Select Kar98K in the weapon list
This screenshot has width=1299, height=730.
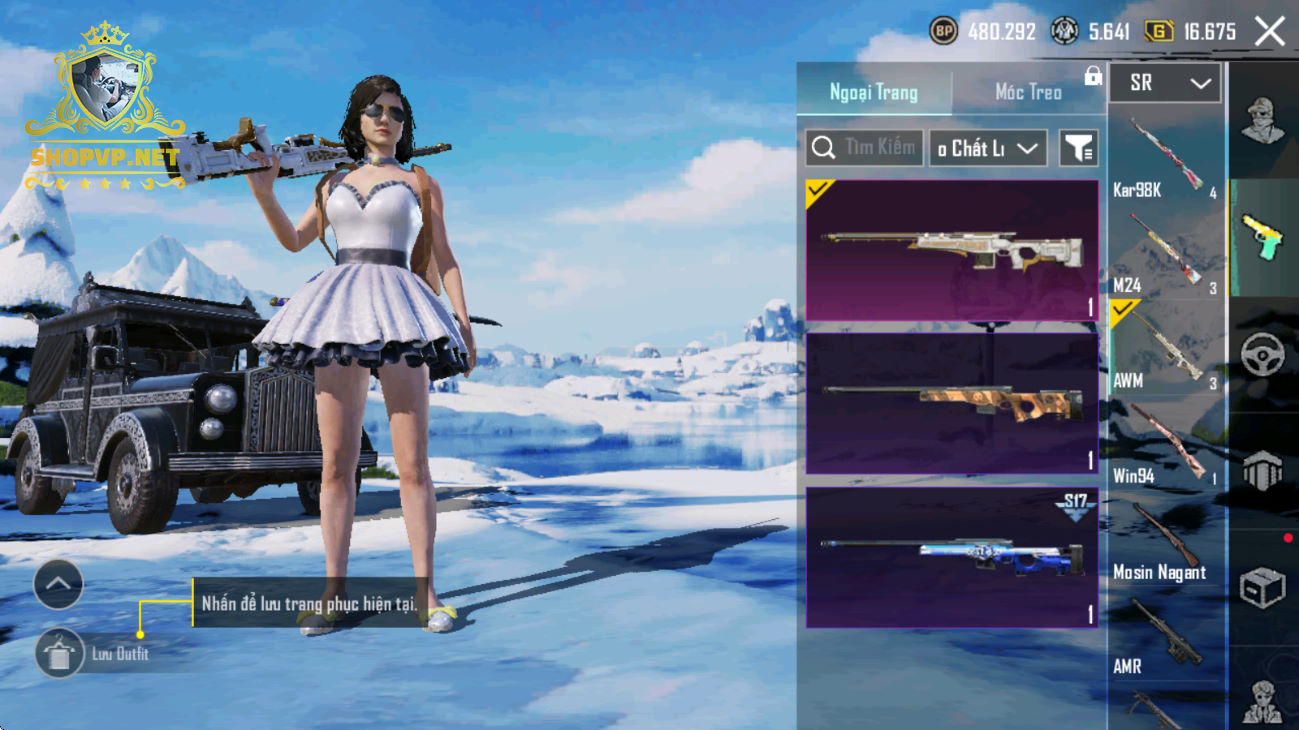1165,158
